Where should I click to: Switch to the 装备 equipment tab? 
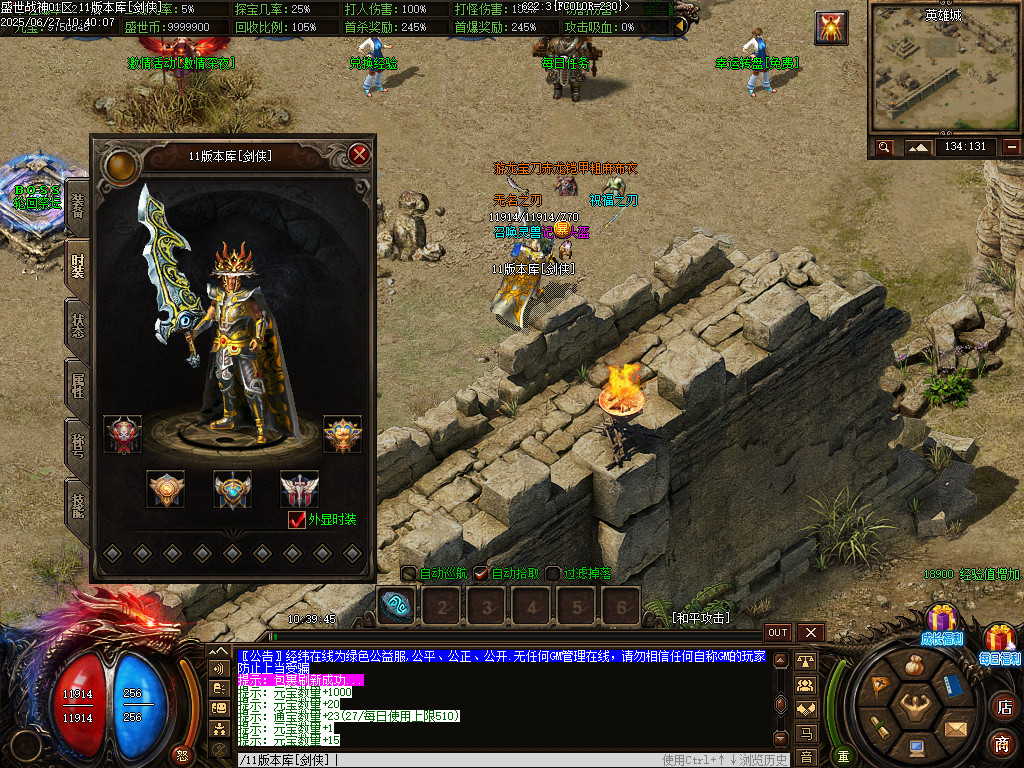tap(78, 206)
